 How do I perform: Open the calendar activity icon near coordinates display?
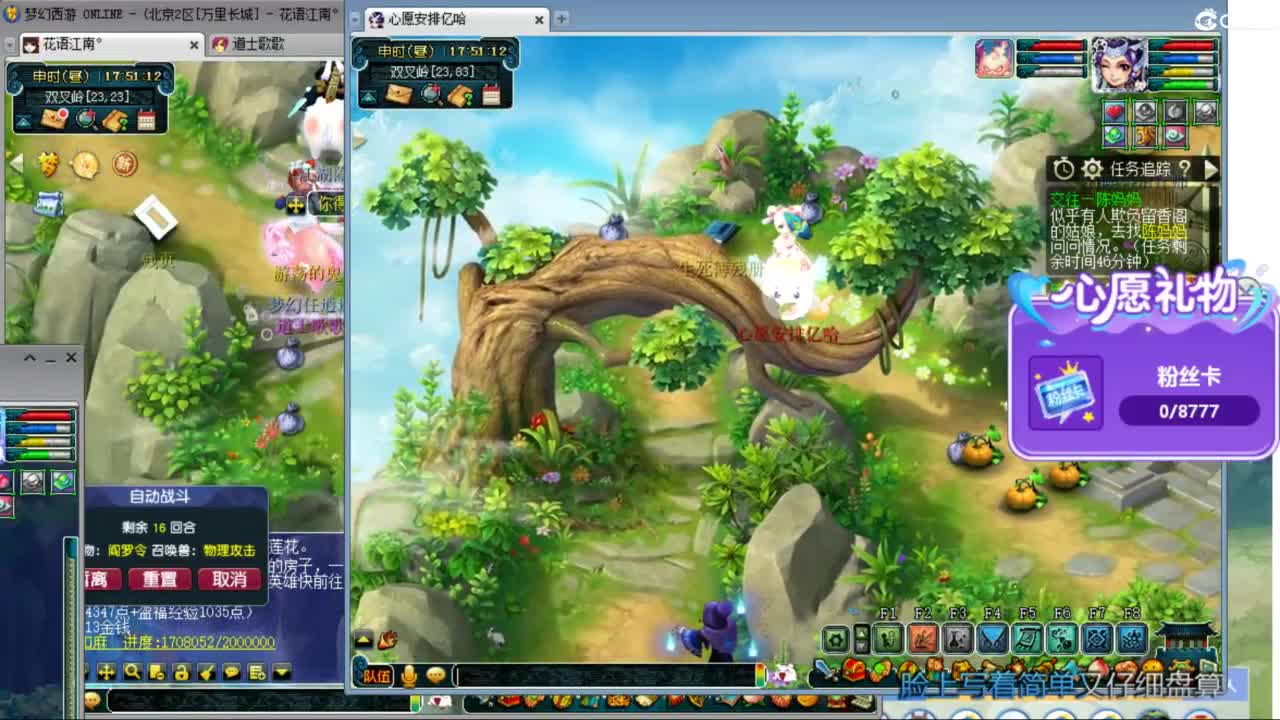click(x=490, y=94)
